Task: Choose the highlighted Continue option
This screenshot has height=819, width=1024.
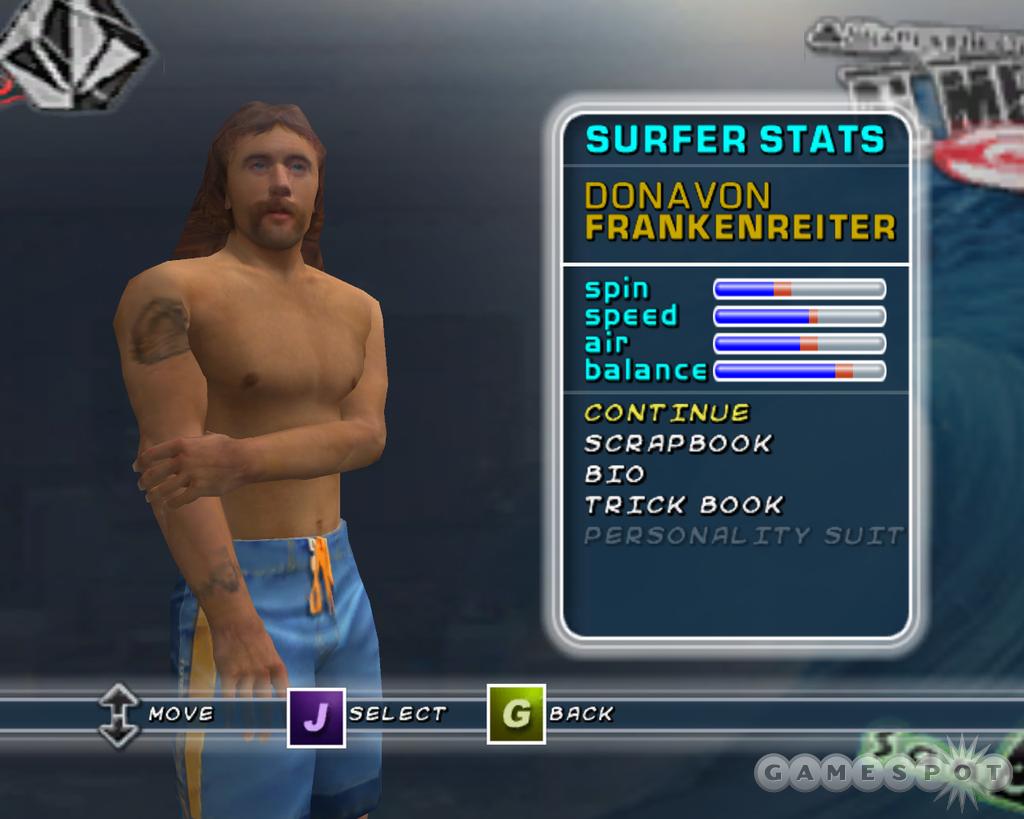Action: [667, 413]
